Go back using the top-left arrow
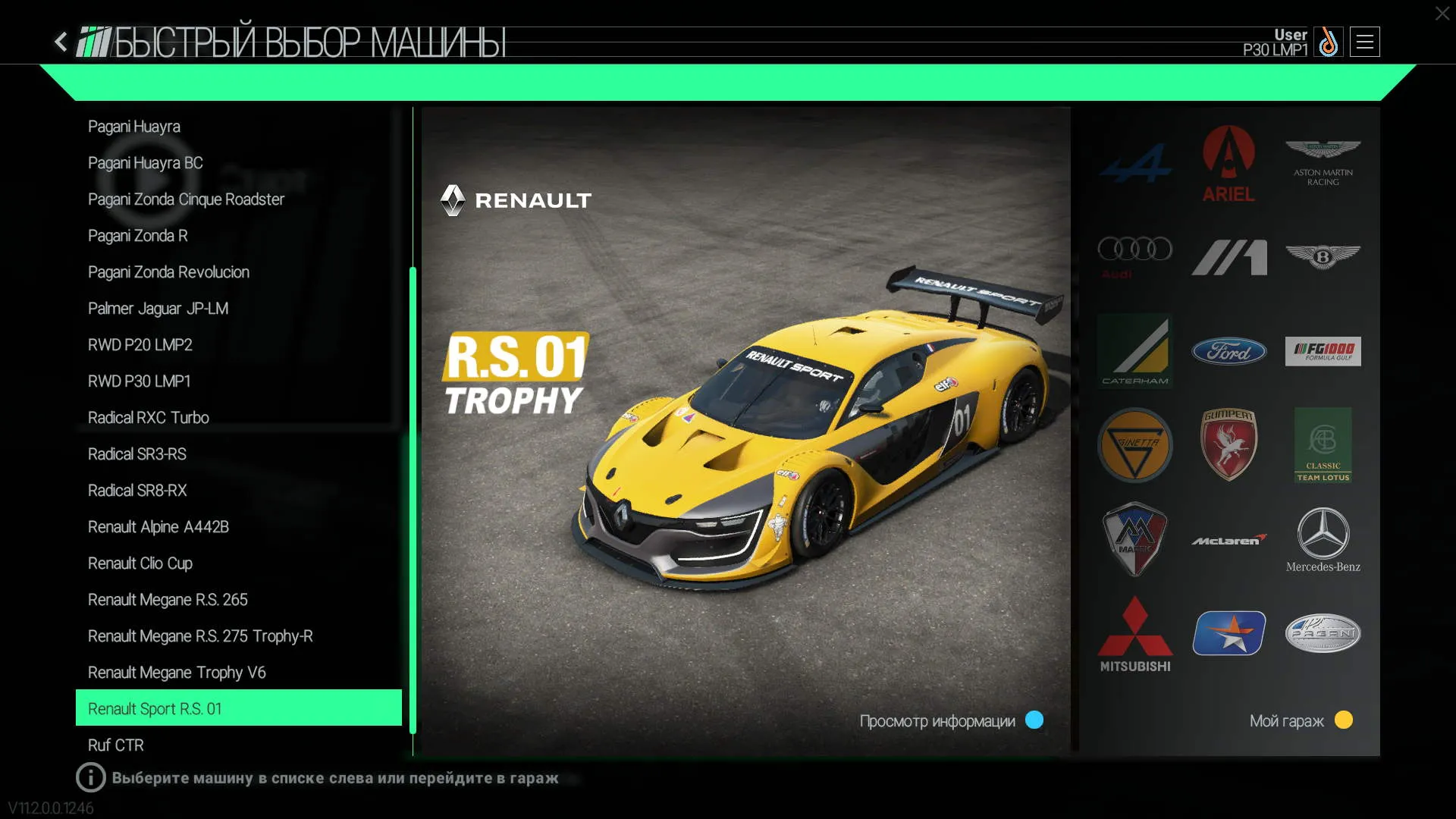The width and height of the screenshot is (1456, 819). pos(61,42)
